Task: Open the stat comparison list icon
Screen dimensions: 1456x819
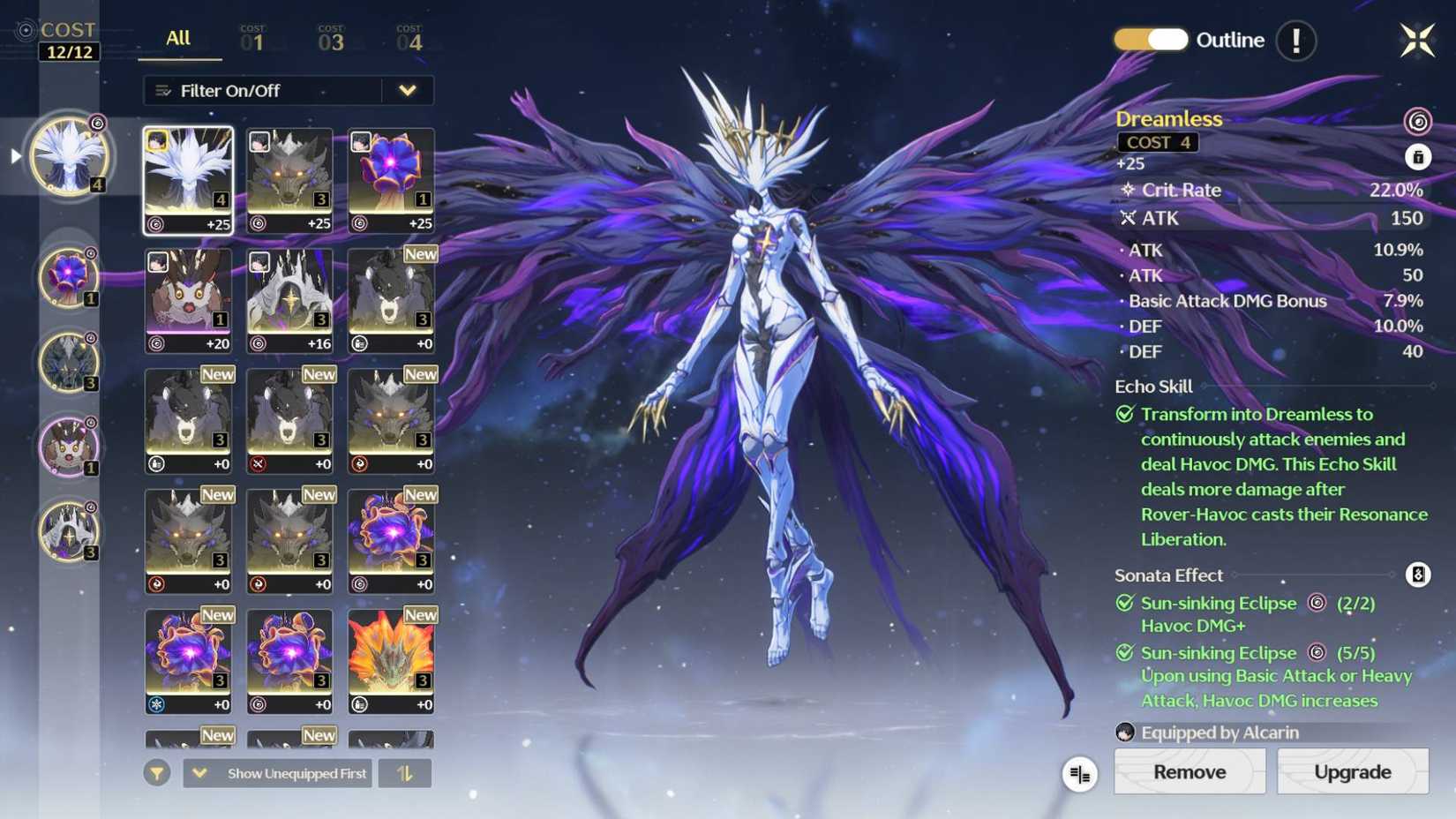Action: pyautogui.click(x=1079, y=774)
